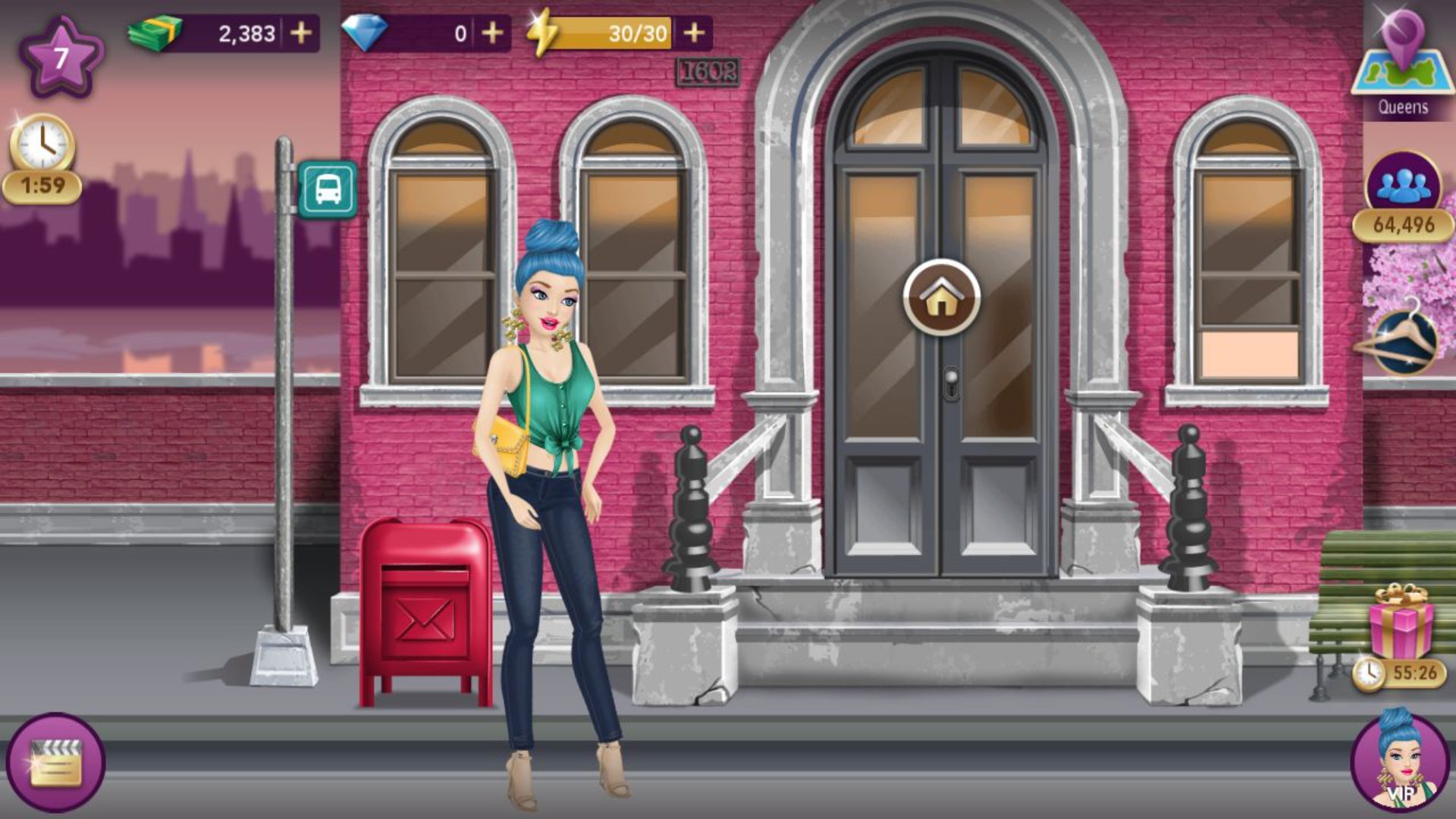Tap the bus stop travel sign
This screenshot has height=819, width=1456.
click(328, 190)
